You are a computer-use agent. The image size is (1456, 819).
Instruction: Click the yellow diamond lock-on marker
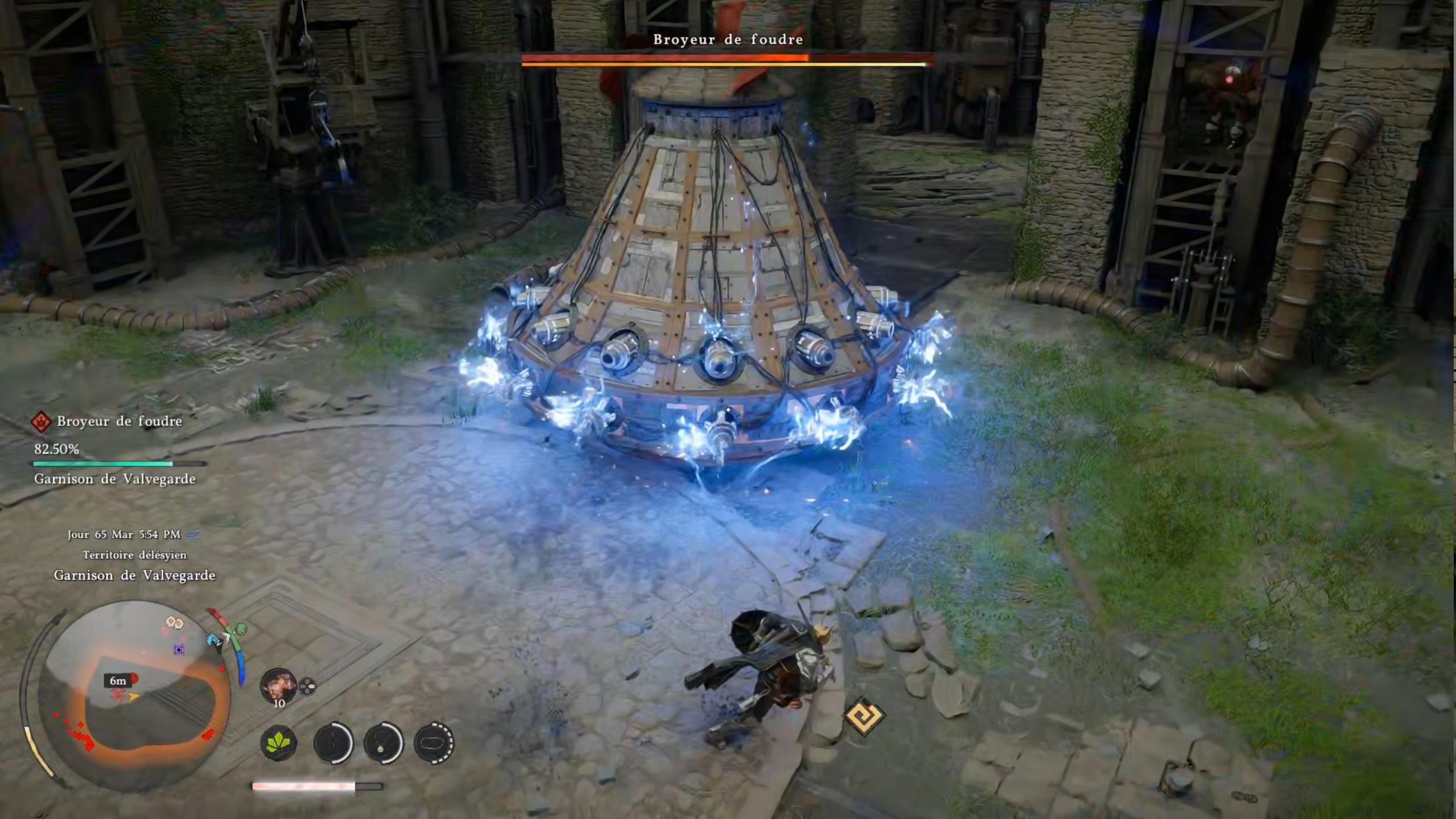tap(864, 716)
